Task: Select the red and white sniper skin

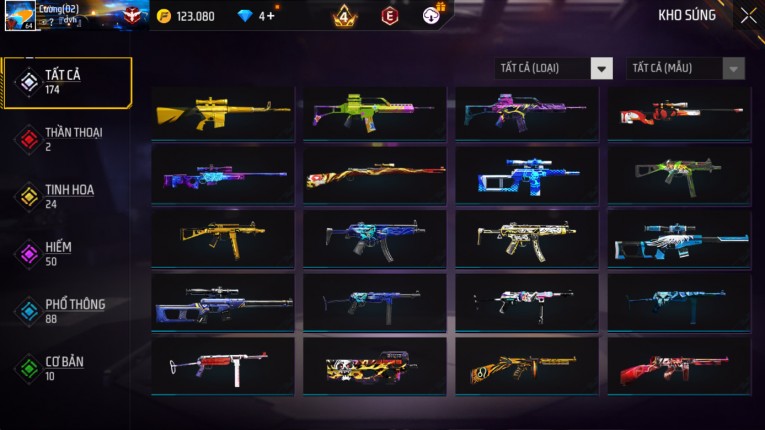Action: [x=679, y=113]
